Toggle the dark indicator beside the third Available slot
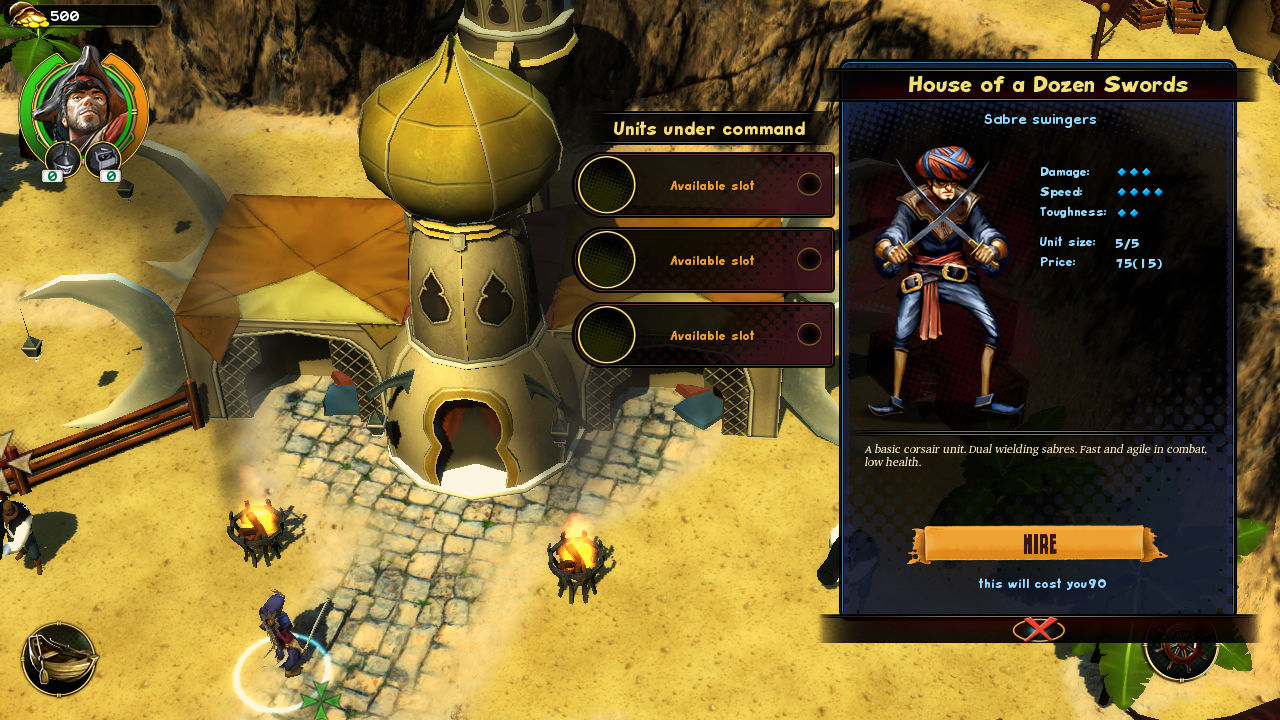Screen dimensions: 1280x720 point(808,335)
